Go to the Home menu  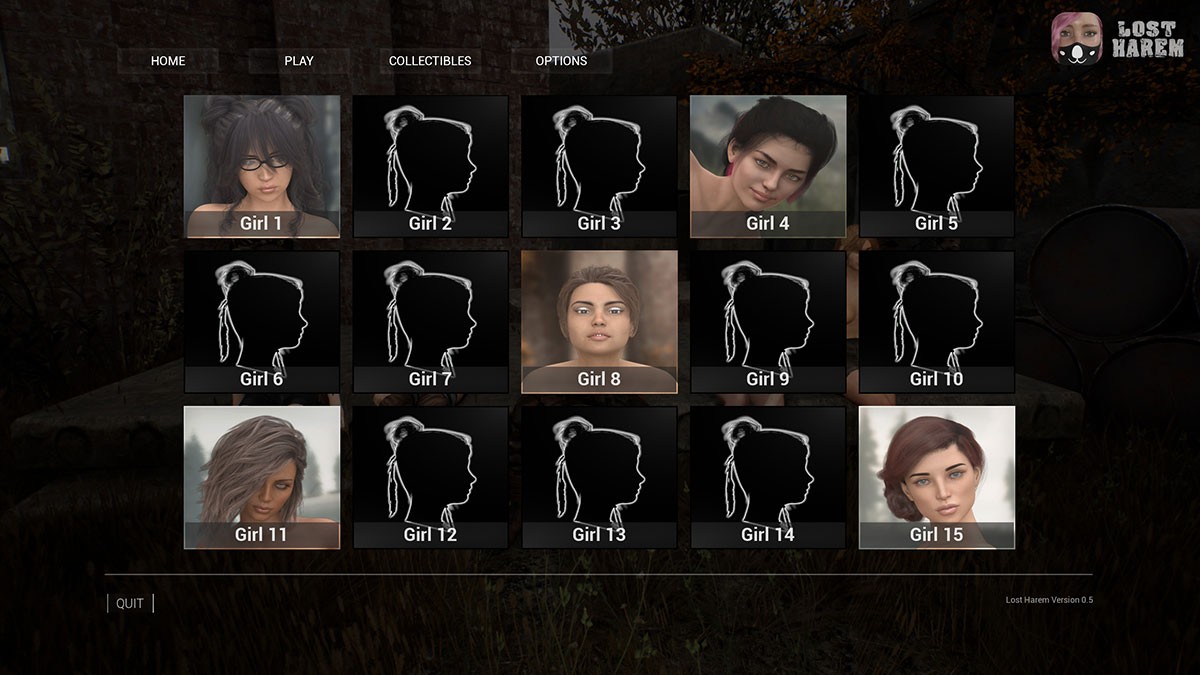click(168, 61)
